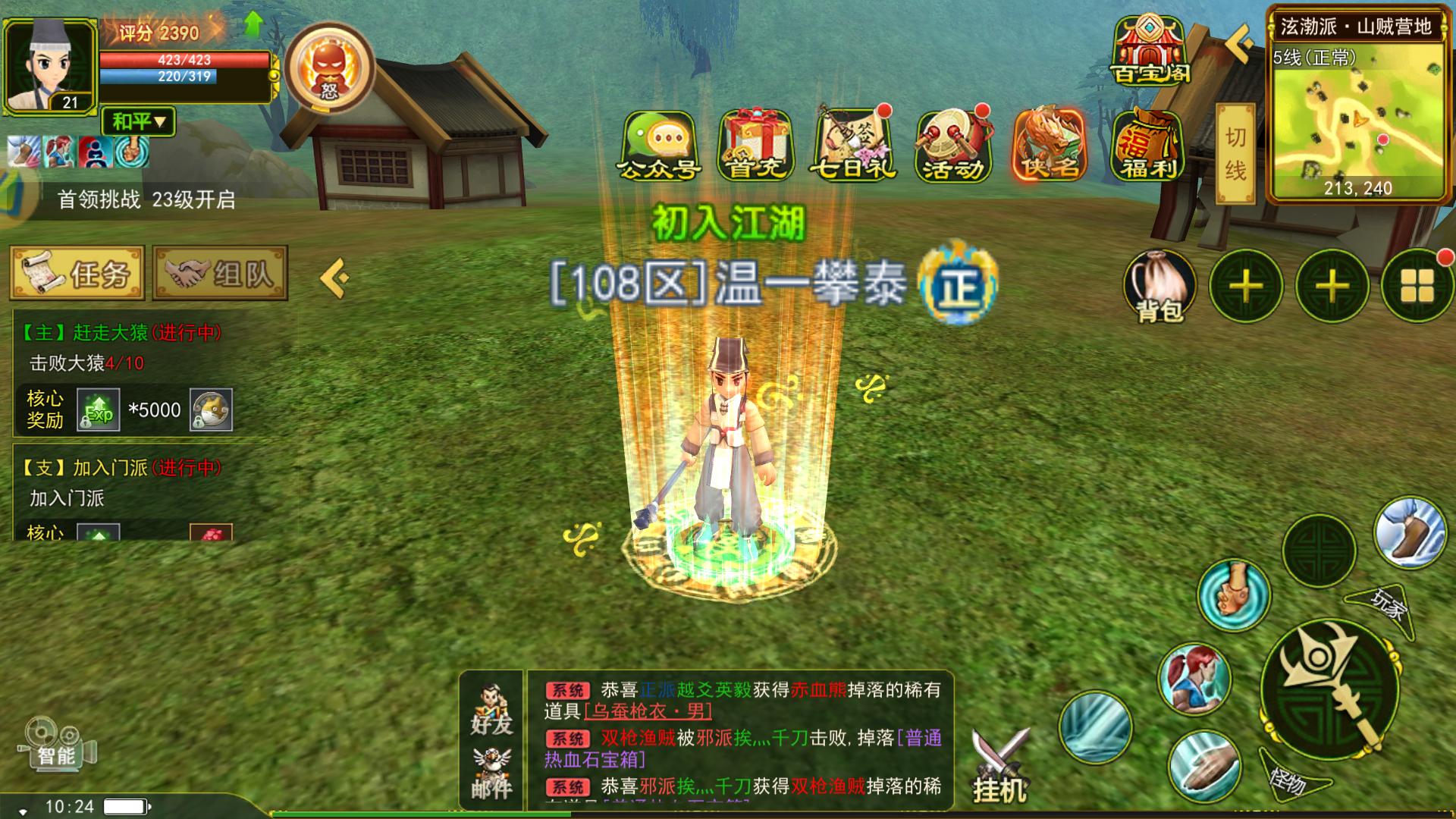Open the 首充 first recharge gift
Screen dimensions: 1456x819
[755, 146]
